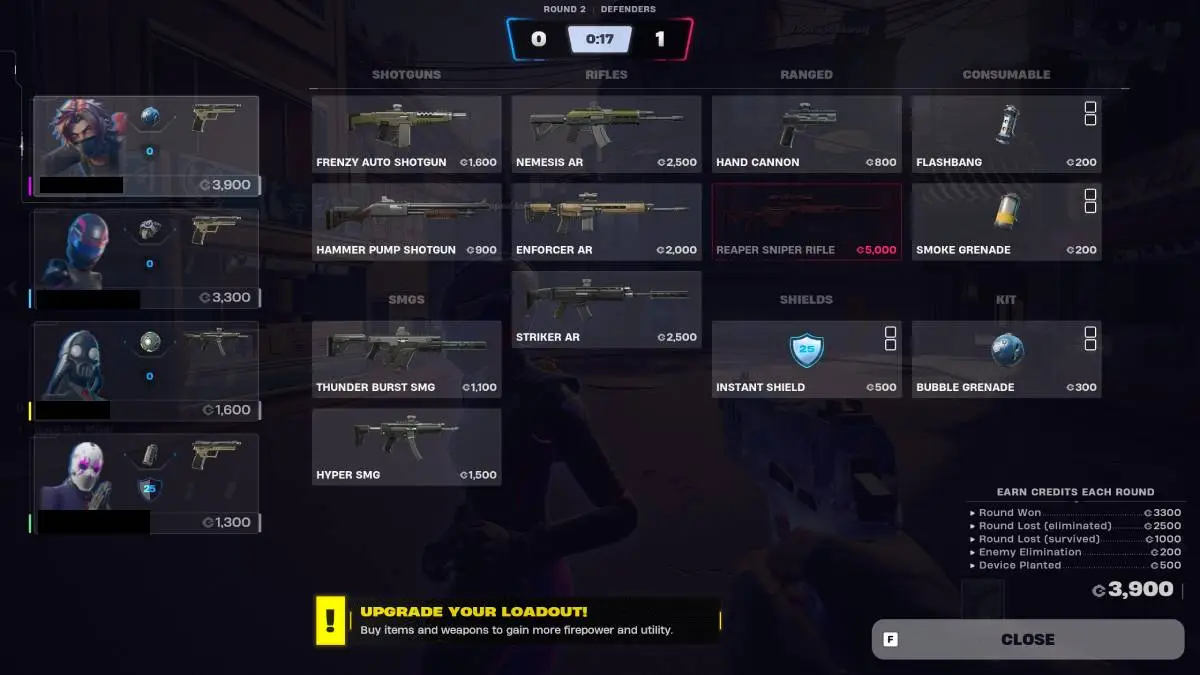Buy the Frenzy Auto Shotgun
The height and width of the screenshot is (675, 1200).
click(406, 134)
